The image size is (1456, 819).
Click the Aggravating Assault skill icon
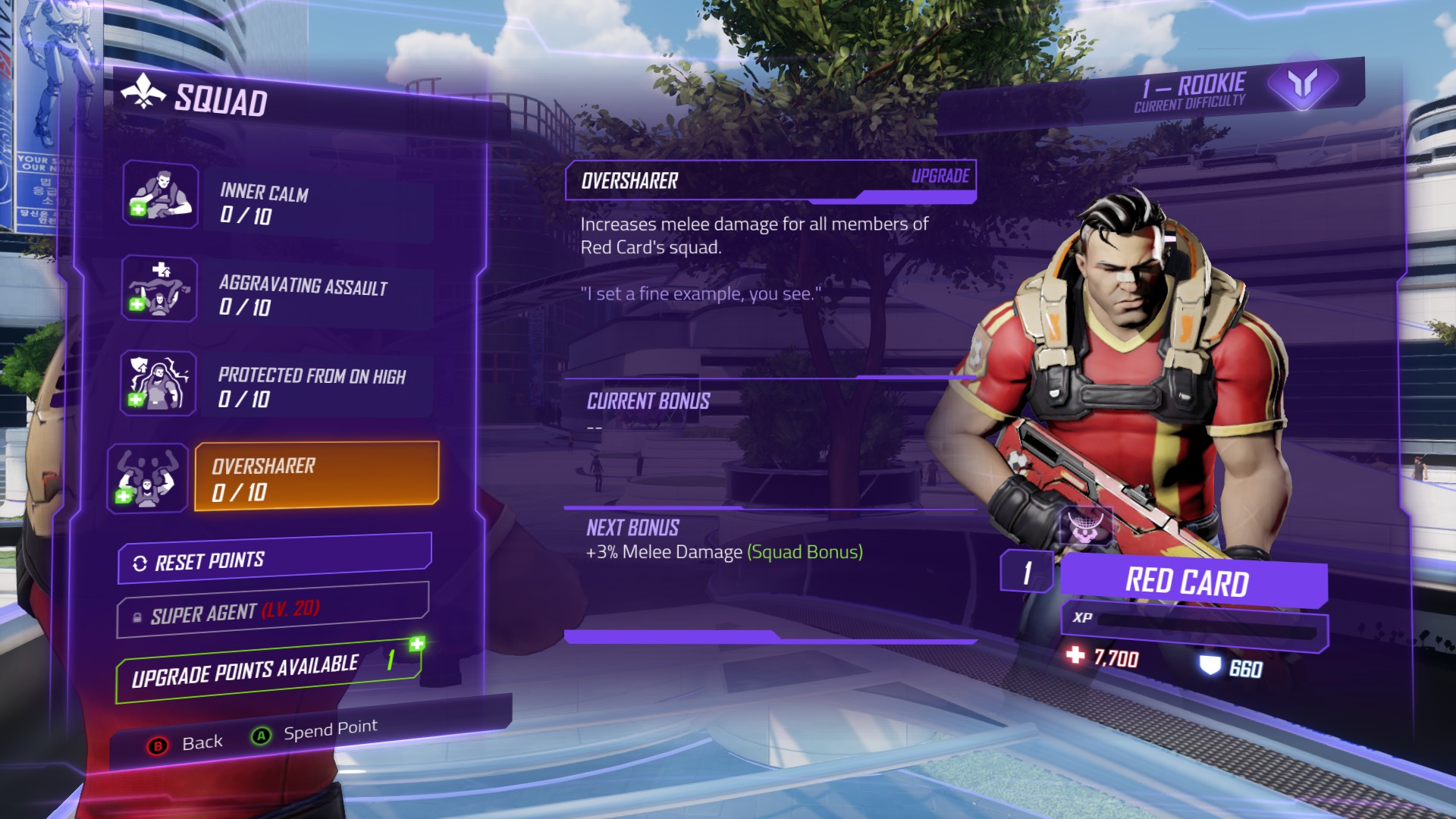pos(159,289)
